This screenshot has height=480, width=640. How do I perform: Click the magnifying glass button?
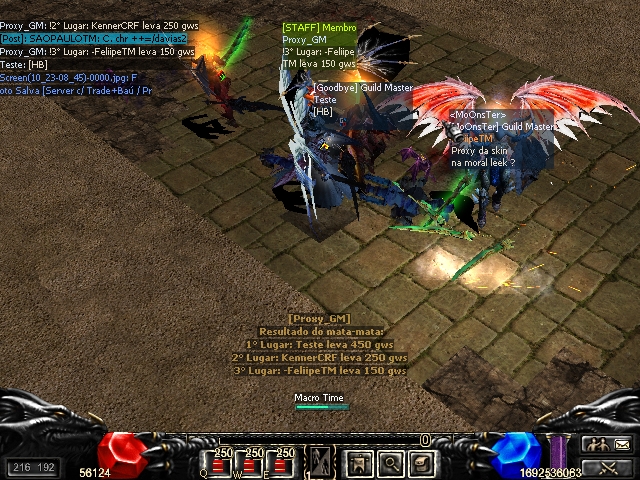pyautogui.click(x=390, y=462)
